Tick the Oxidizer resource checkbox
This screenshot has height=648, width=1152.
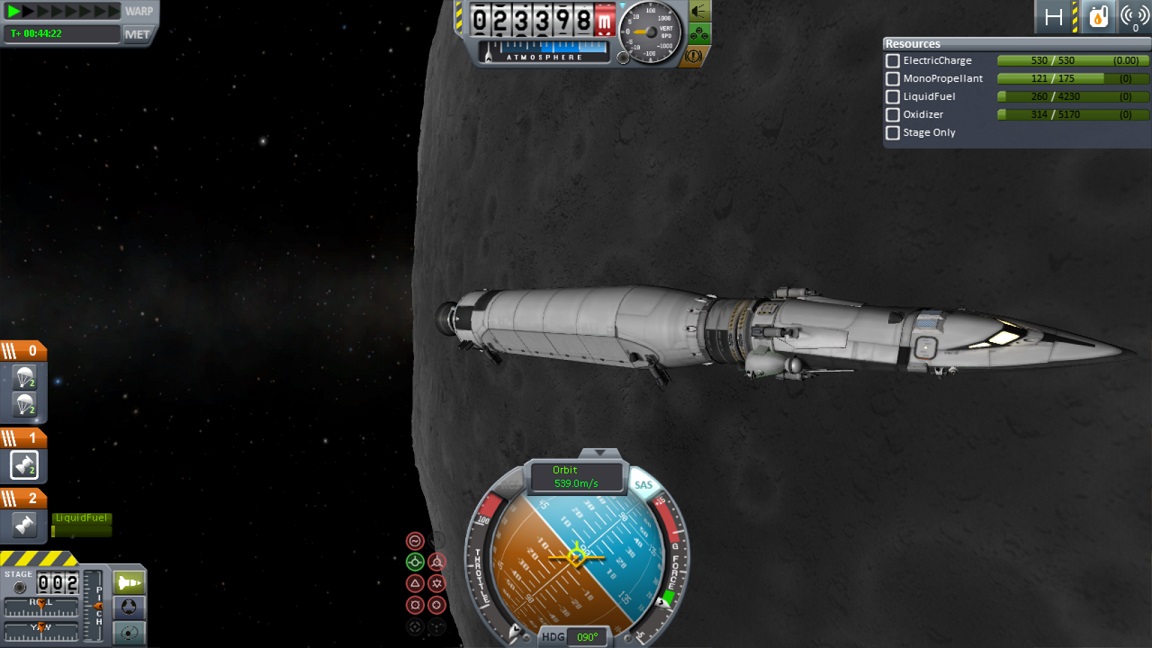coord(893,115)
